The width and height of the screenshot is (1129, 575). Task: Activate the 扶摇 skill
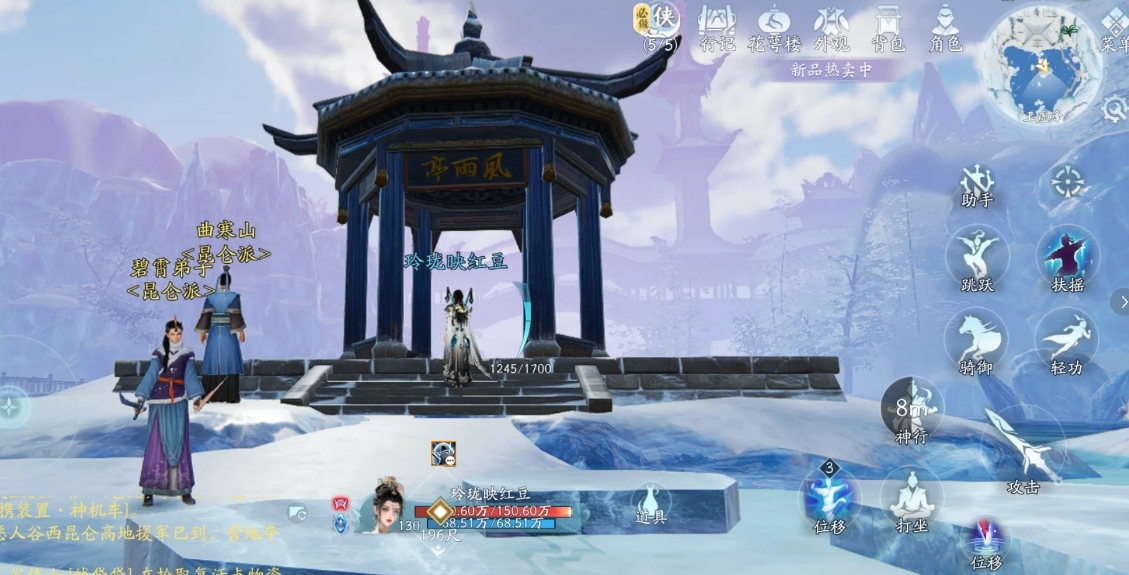tap(1067, 255)
